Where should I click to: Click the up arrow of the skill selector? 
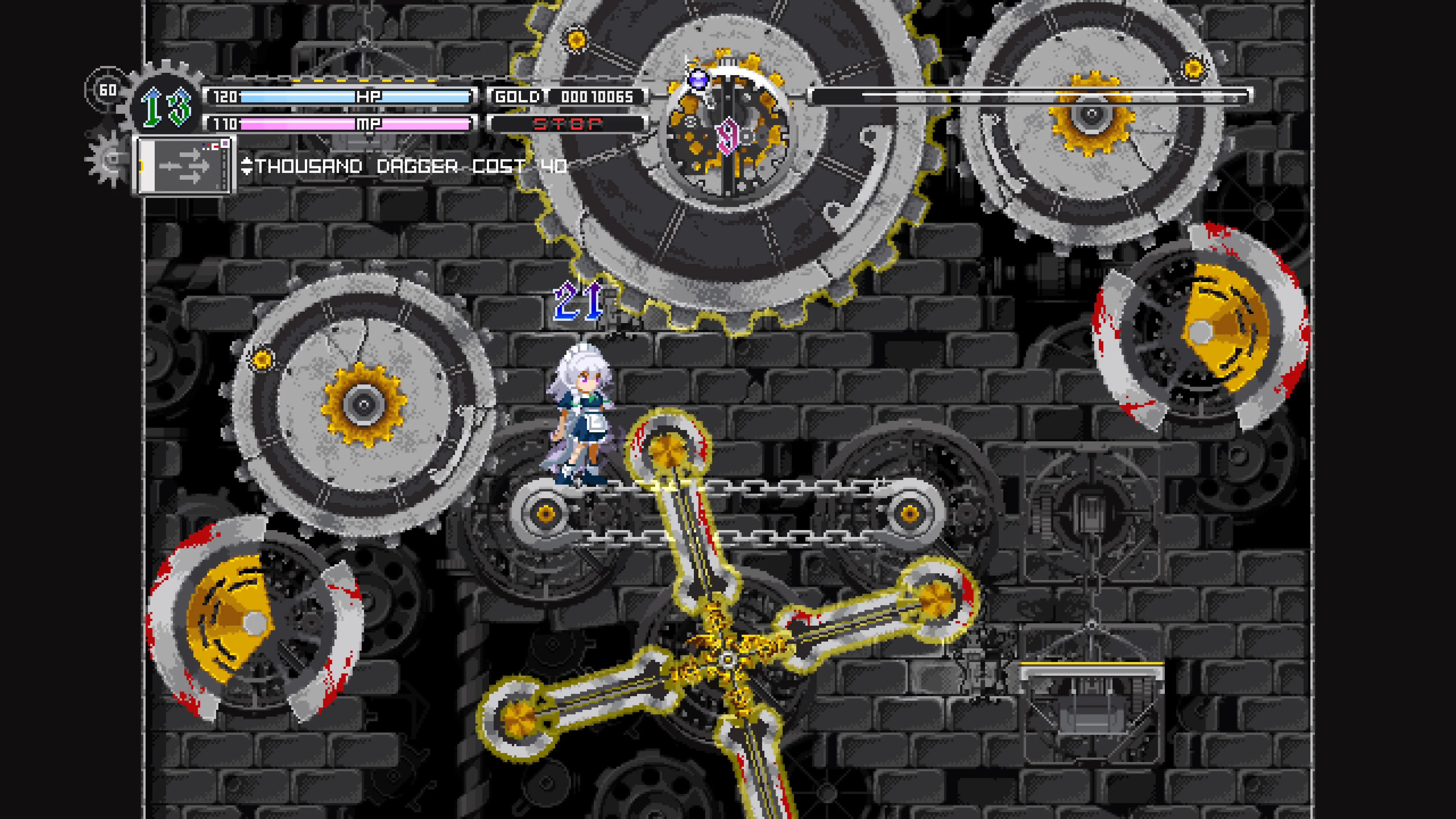[x=248, y=161]
